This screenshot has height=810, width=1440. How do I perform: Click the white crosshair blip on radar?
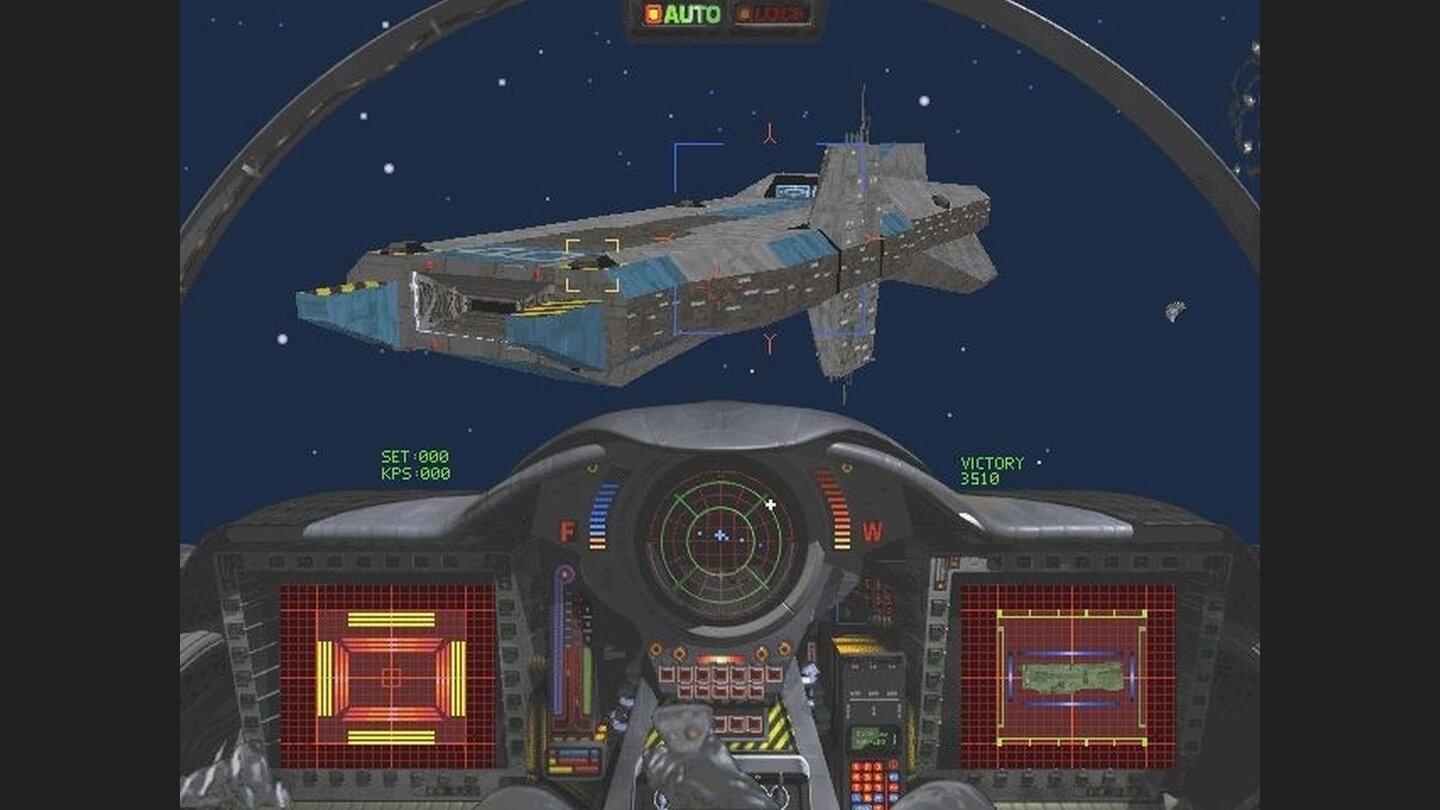768,505
